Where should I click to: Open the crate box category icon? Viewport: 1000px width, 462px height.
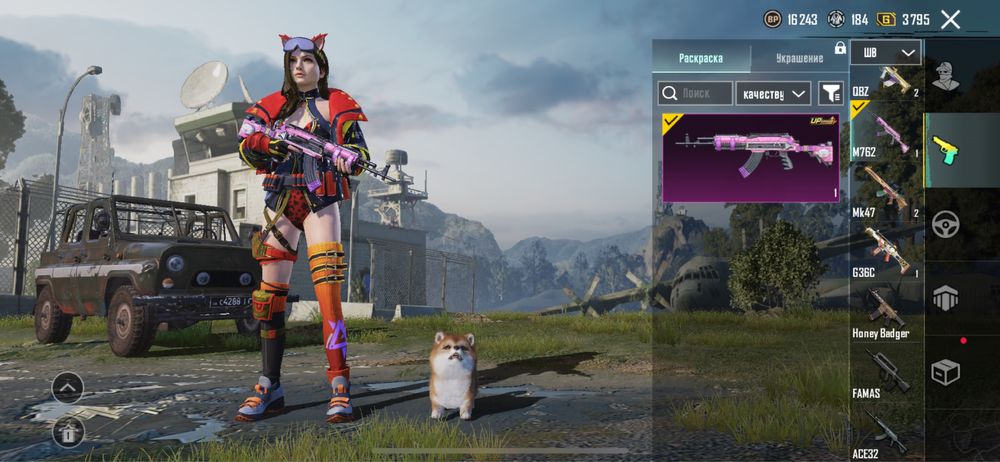(x=946, y=371)
